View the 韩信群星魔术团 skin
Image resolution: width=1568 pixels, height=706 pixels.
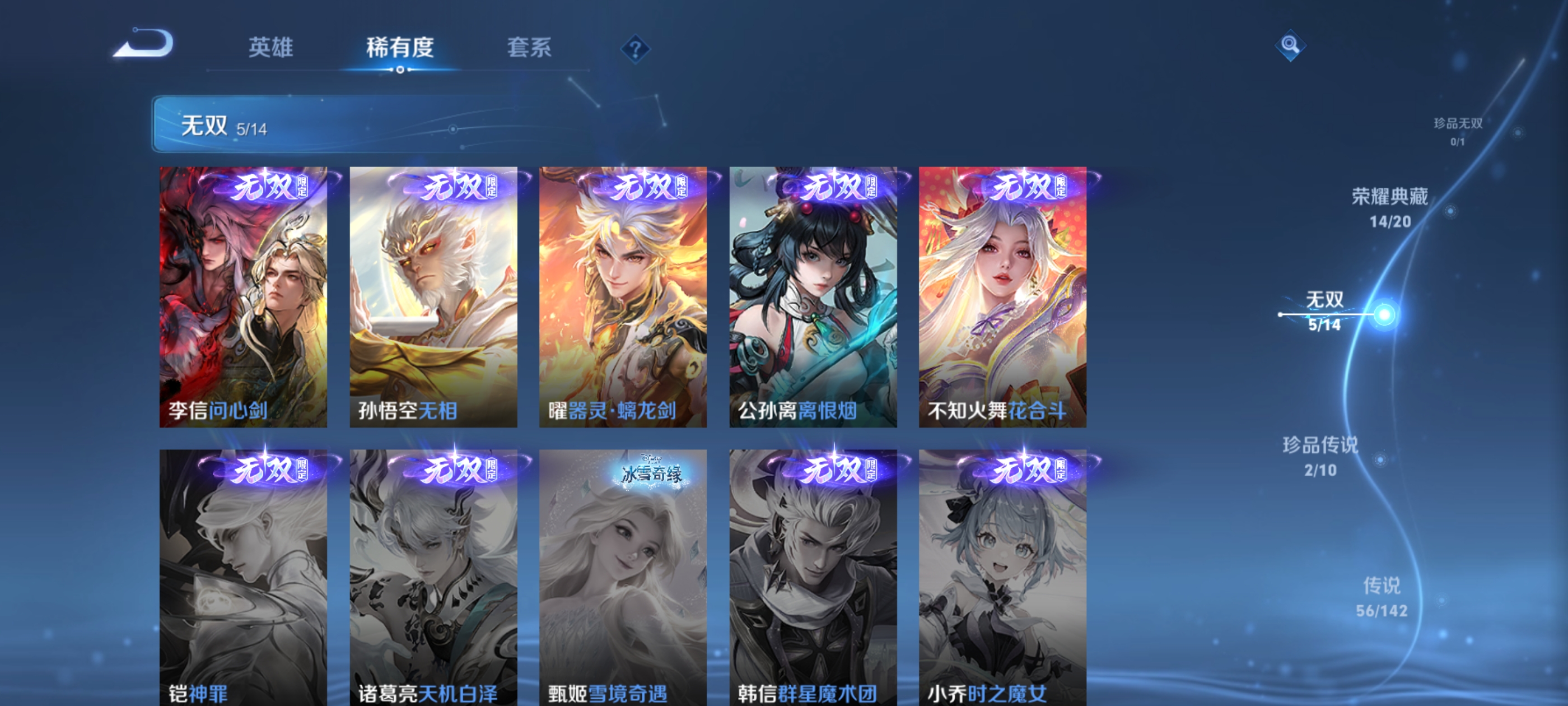[813, 579]
